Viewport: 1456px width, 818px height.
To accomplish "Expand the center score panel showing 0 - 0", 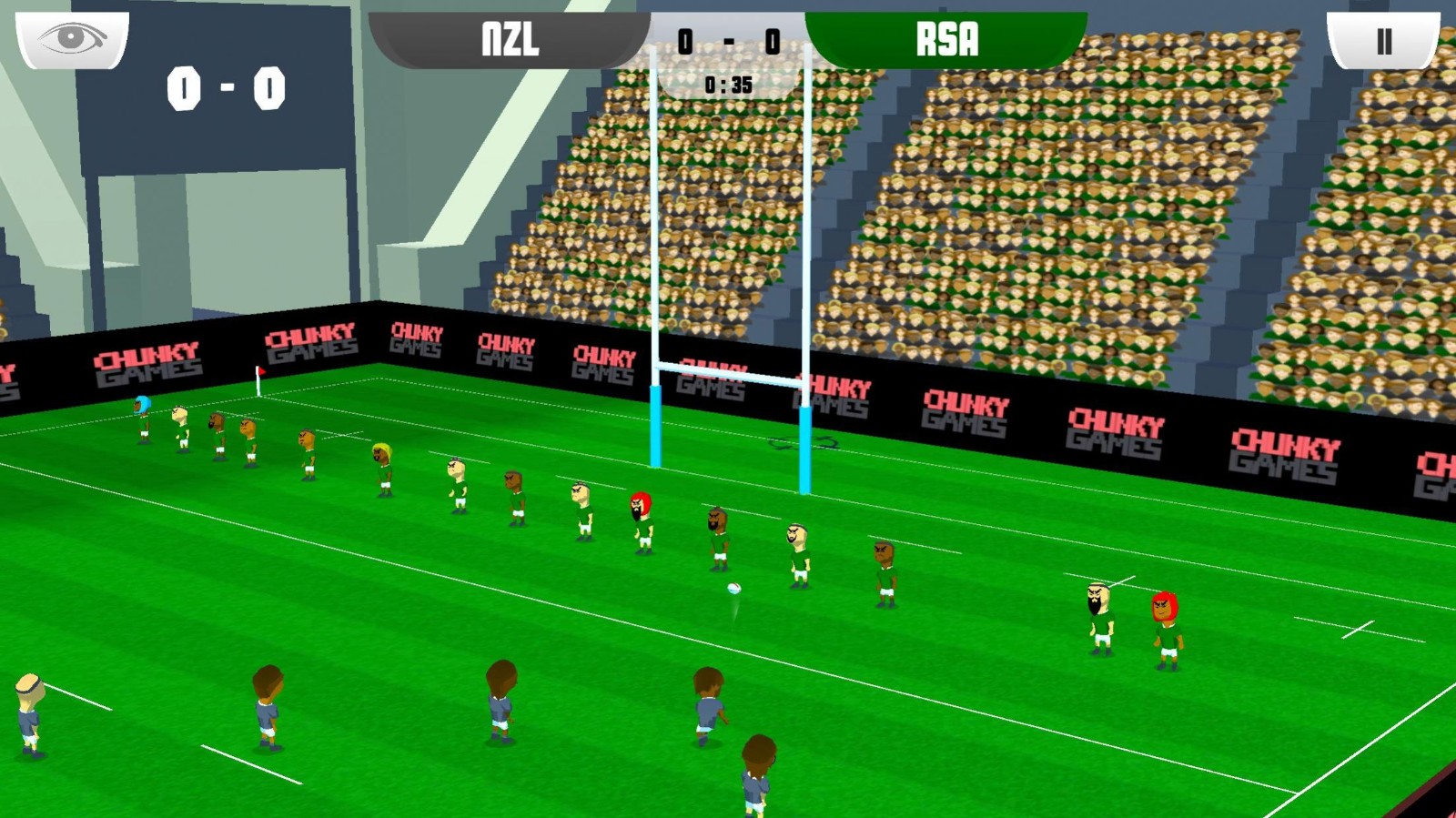I will coord(728,42).
